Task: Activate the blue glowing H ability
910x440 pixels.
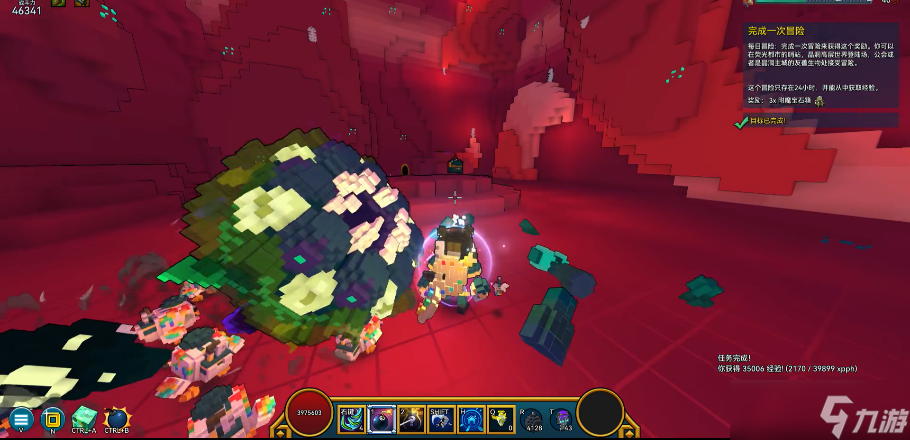Action: [x=471, y=418]
